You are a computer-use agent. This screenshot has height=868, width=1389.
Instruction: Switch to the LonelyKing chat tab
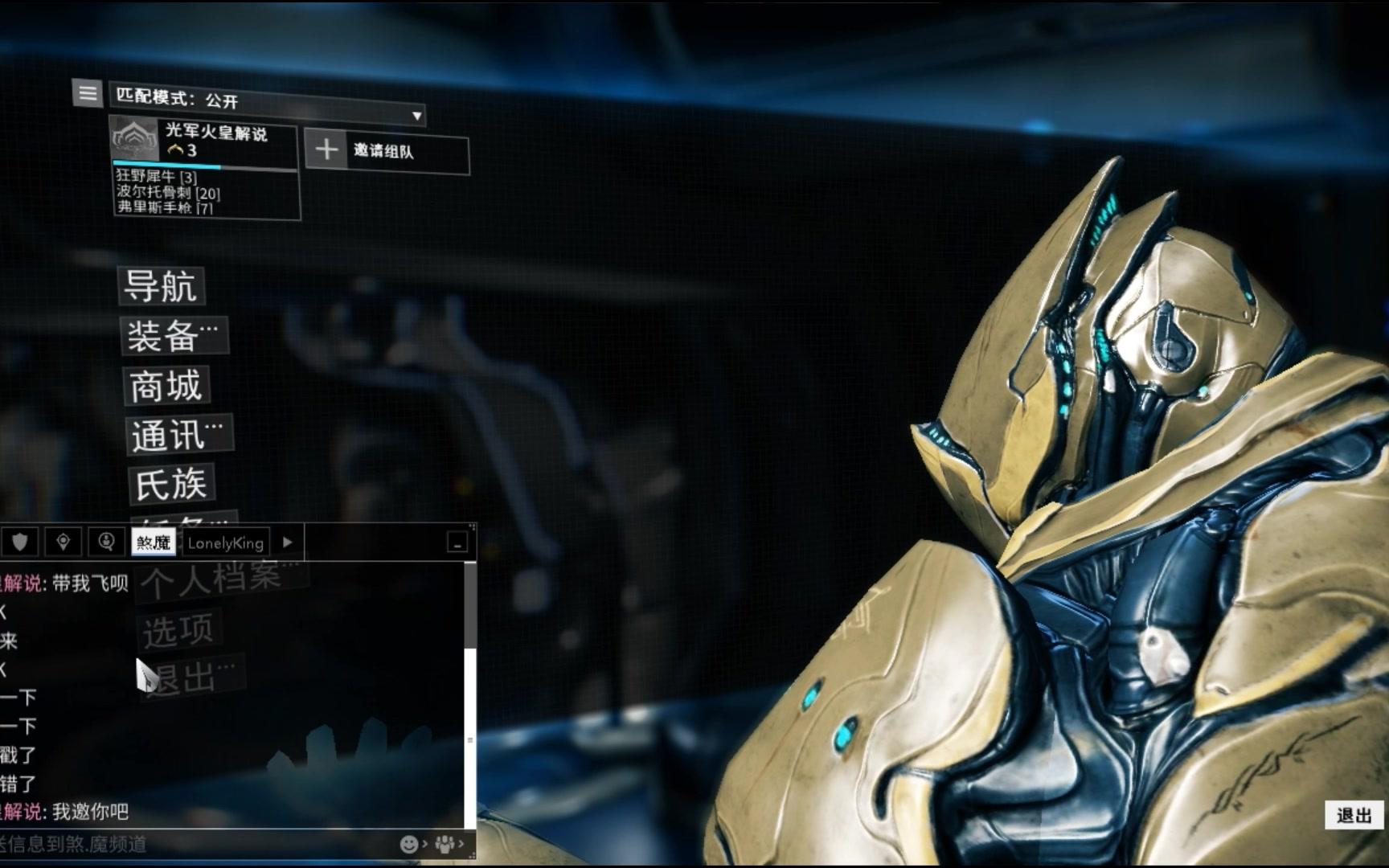[x=225, y=543]
